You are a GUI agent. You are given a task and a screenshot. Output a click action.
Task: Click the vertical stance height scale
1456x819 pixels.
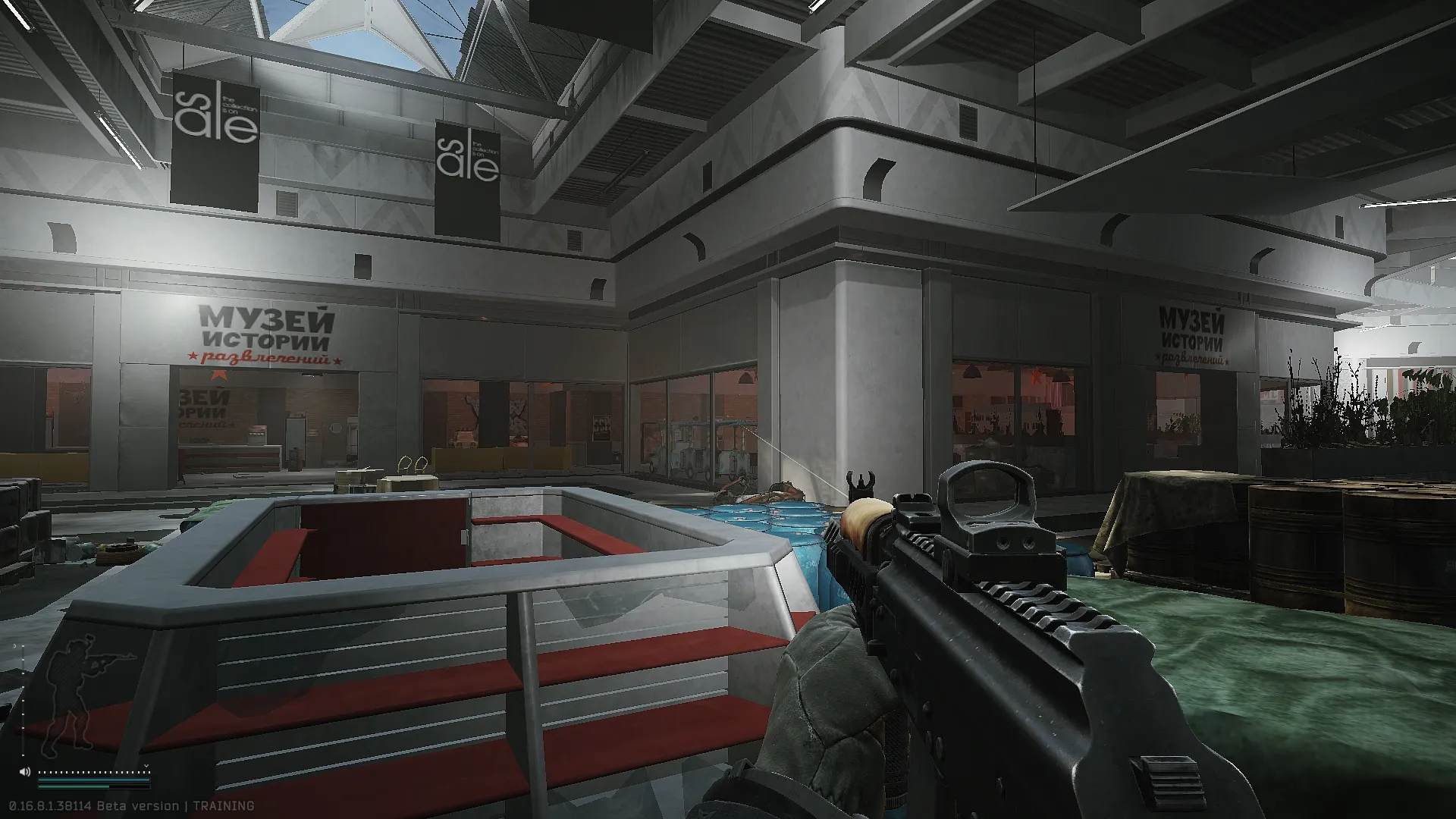point(23,701)
